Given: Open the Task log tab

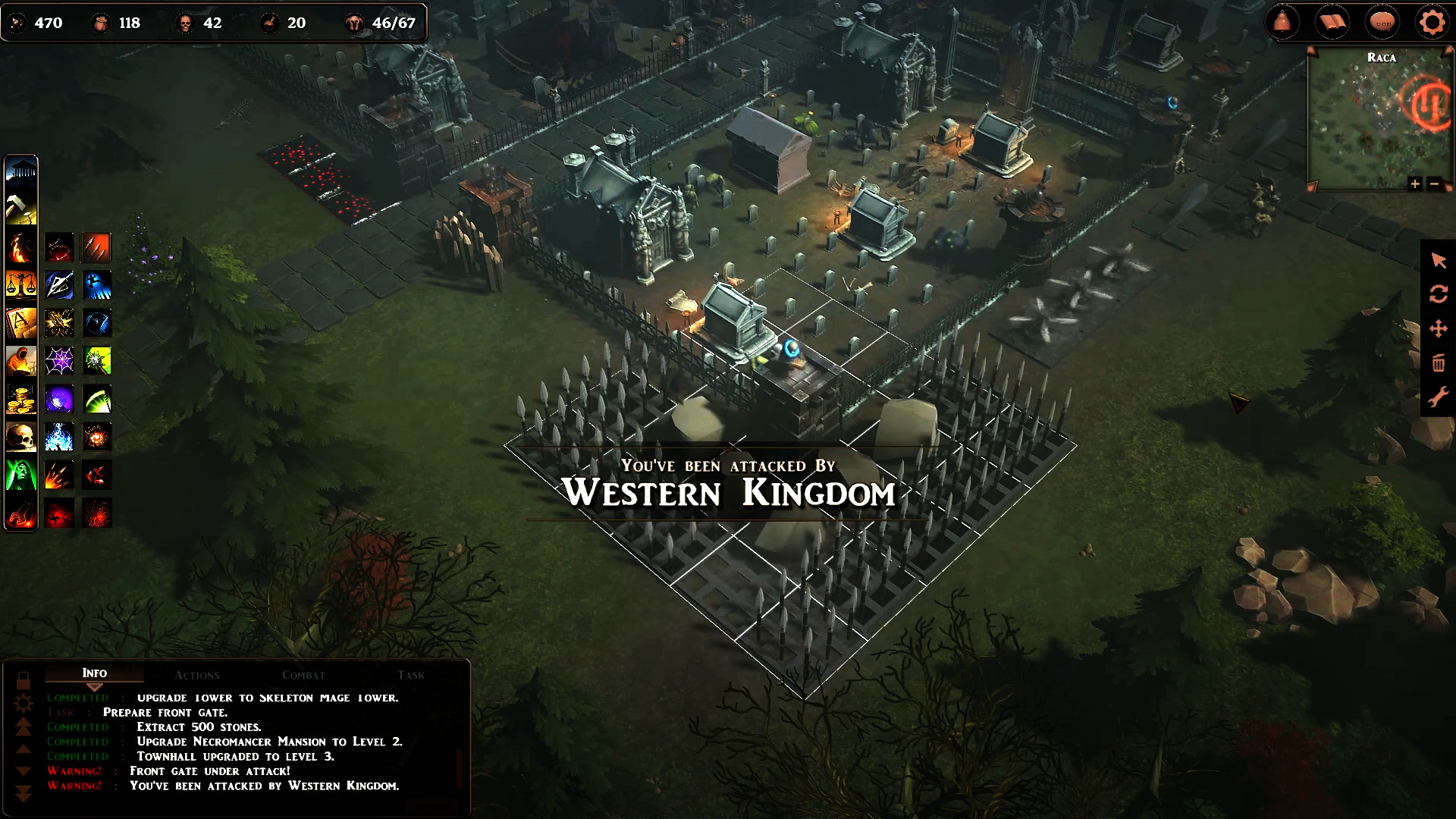Looking at the screenshot, I should 410,674.
